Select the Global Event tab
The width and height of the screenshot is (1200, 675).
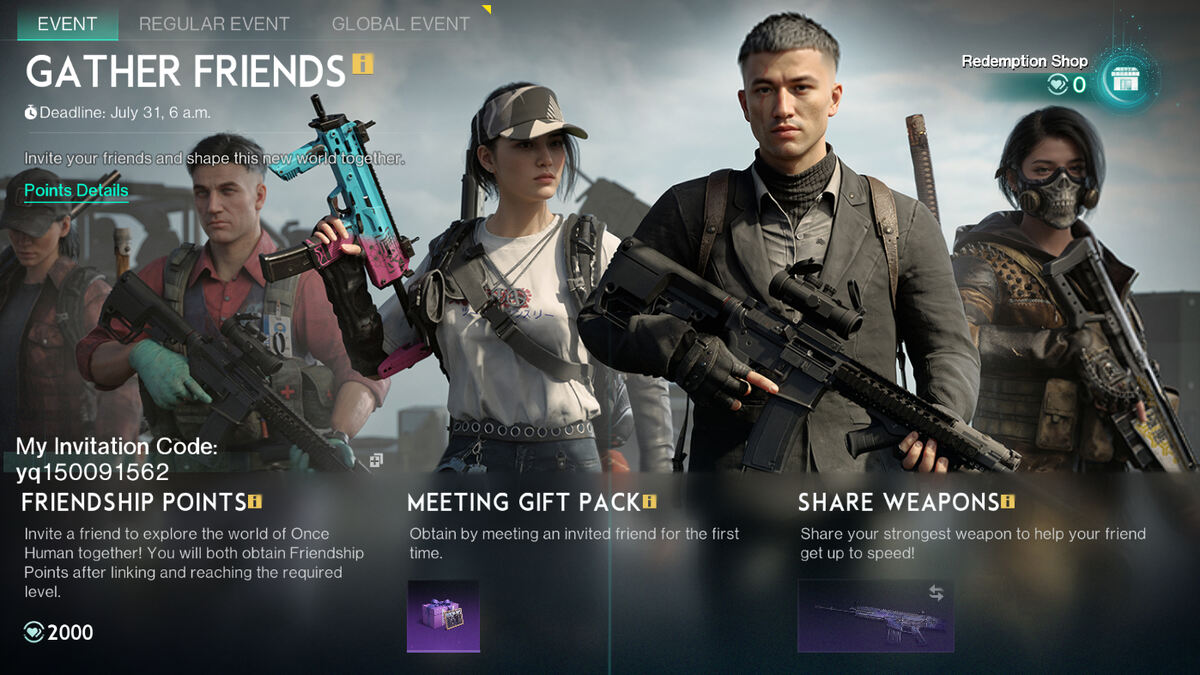tap(400, 24)
